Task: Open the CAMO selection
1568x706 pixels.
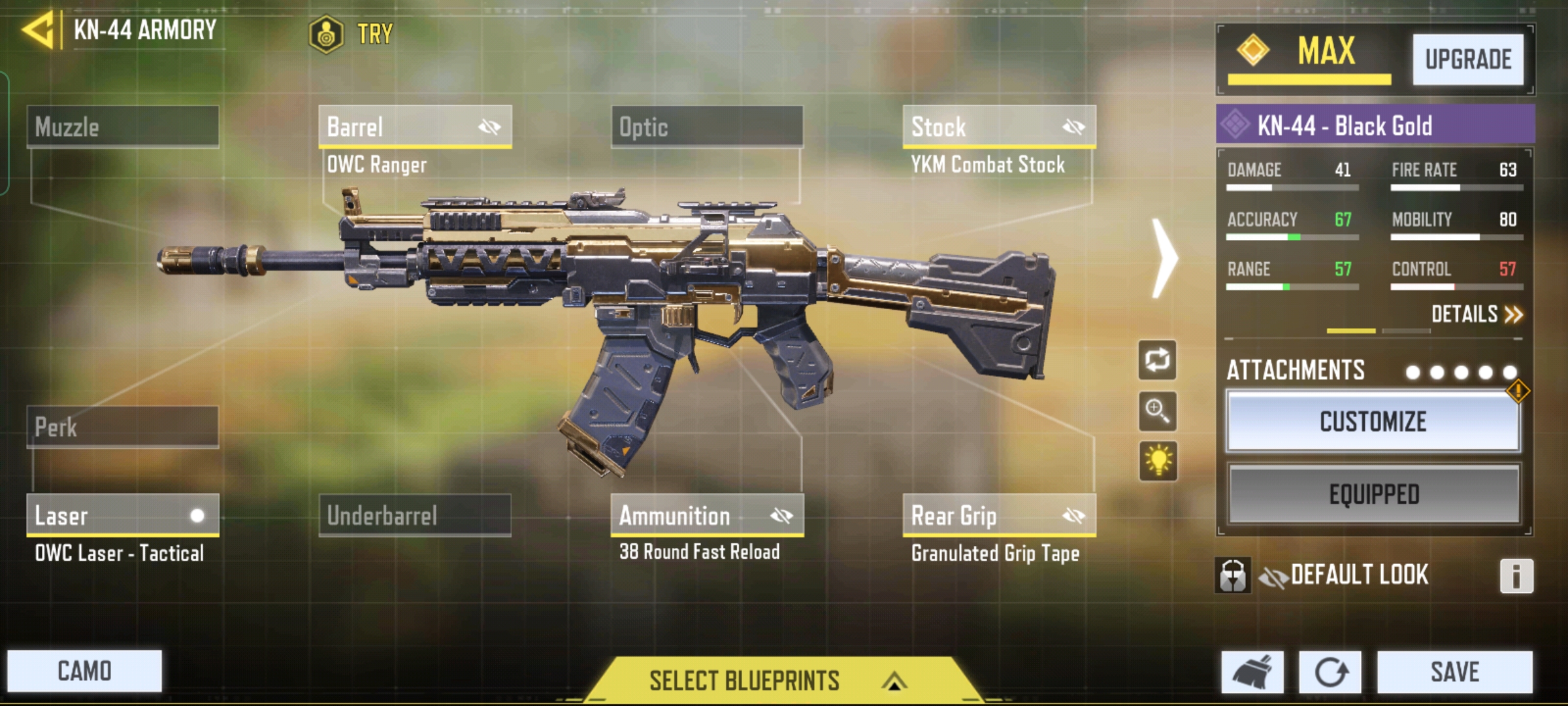Action: tap(84, 671)
